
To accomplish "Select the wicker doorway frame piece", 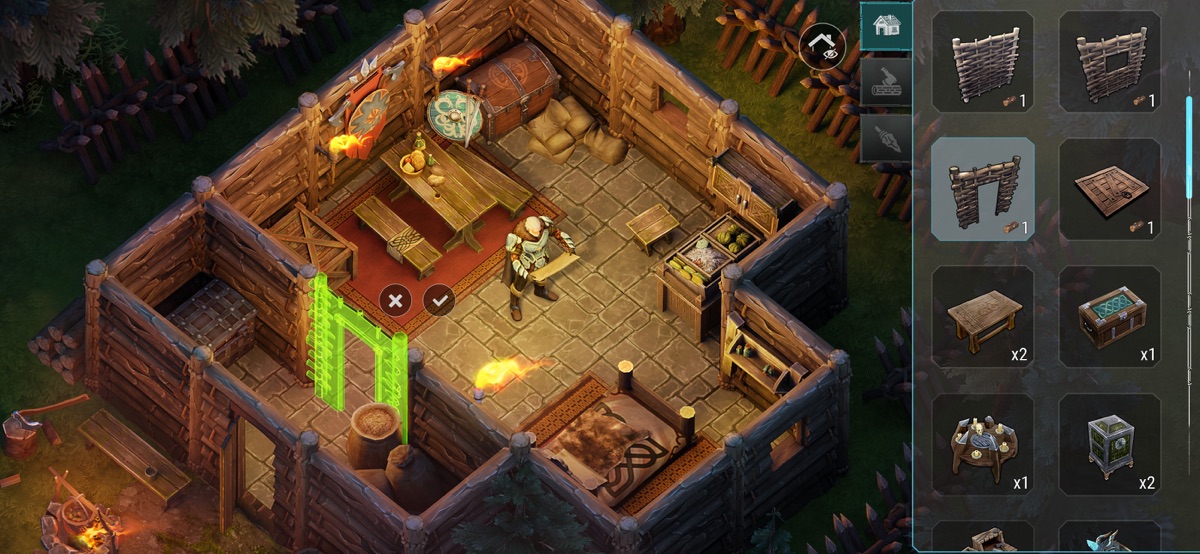I will point(983,189).
